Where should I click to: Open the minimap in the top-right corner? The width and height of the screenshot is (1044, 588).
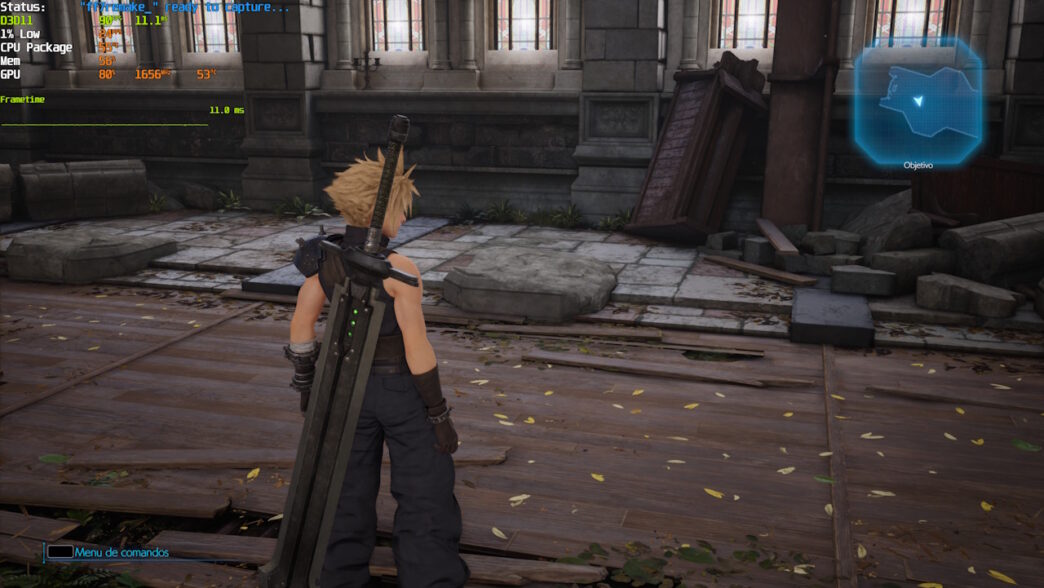pos(917,99)
